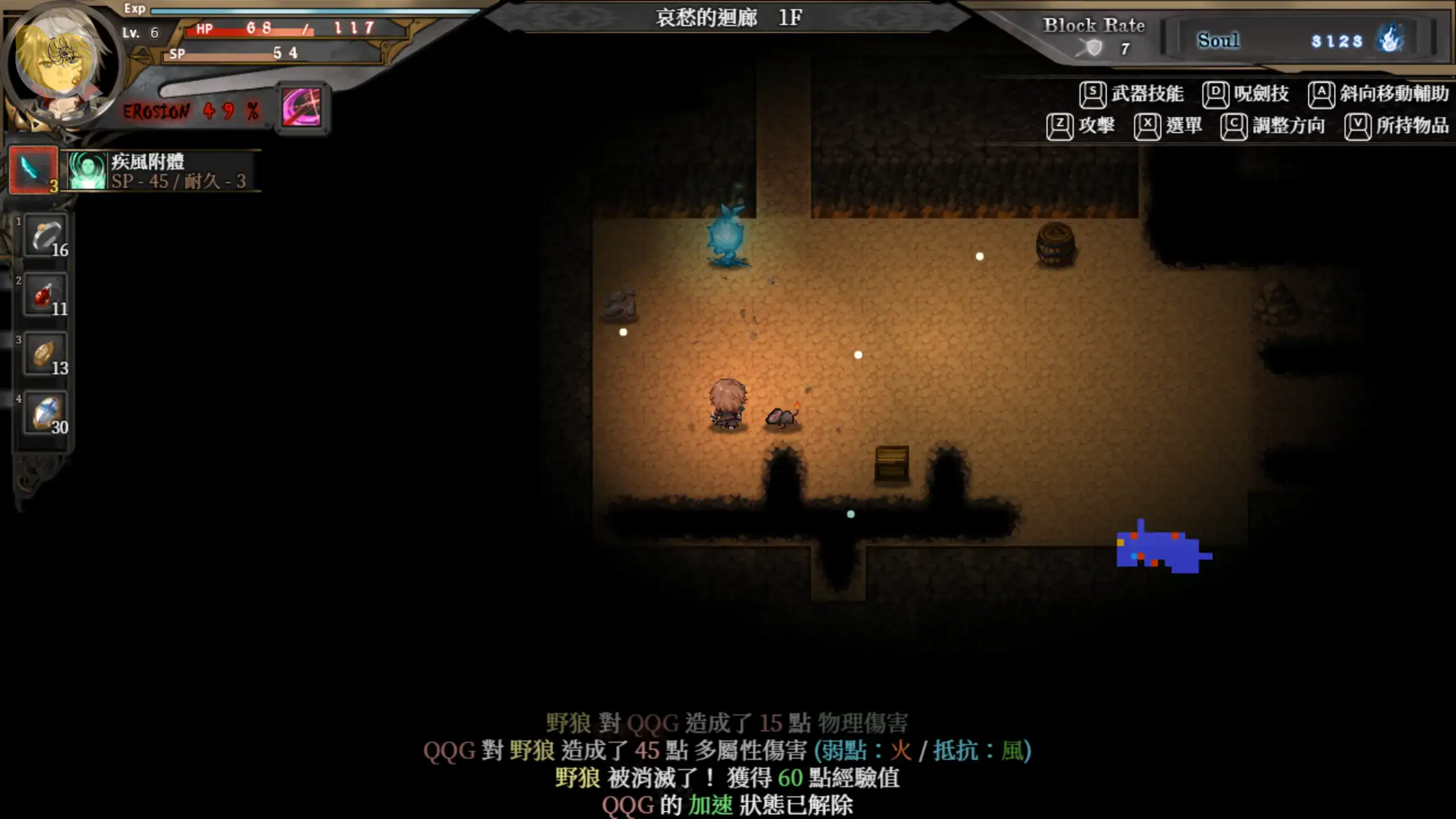1456x819 pixels.
Task: Click the equipped cyan blade weapon slot
Action: tap(34, 169)
